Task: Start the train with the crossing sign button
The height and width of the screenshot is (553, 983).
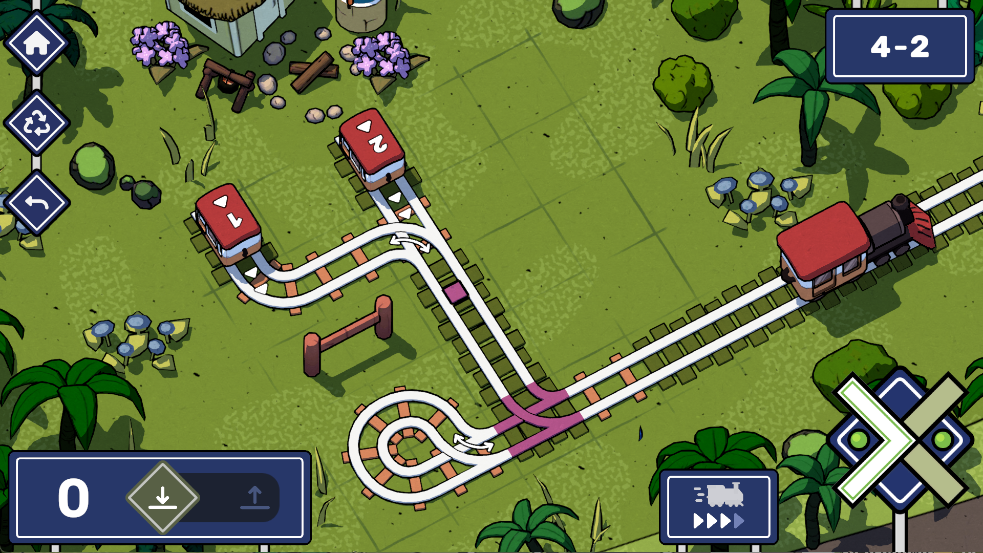Action: (899, 440)
